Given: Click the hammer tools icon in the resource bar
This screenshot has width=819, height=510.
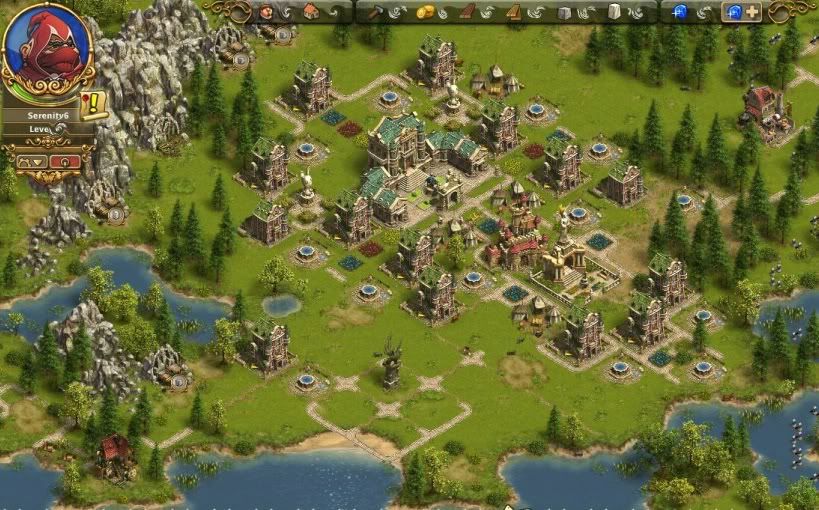Looking at the screenshot, I should [x=377, y=12].
